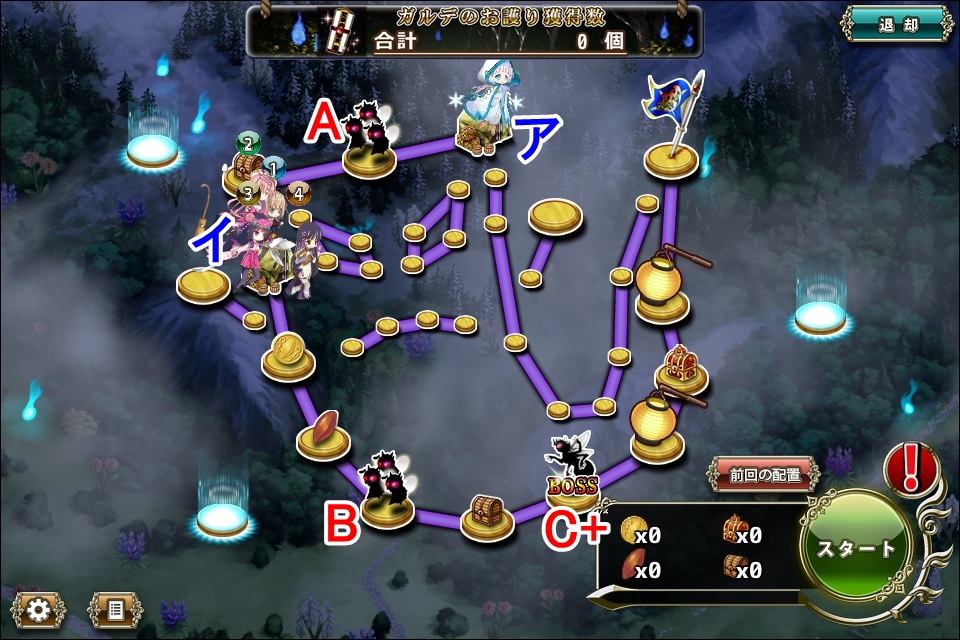Open the gear settings icon
Viewport: 960px width, 640px height.
click(x=40, y=609)
